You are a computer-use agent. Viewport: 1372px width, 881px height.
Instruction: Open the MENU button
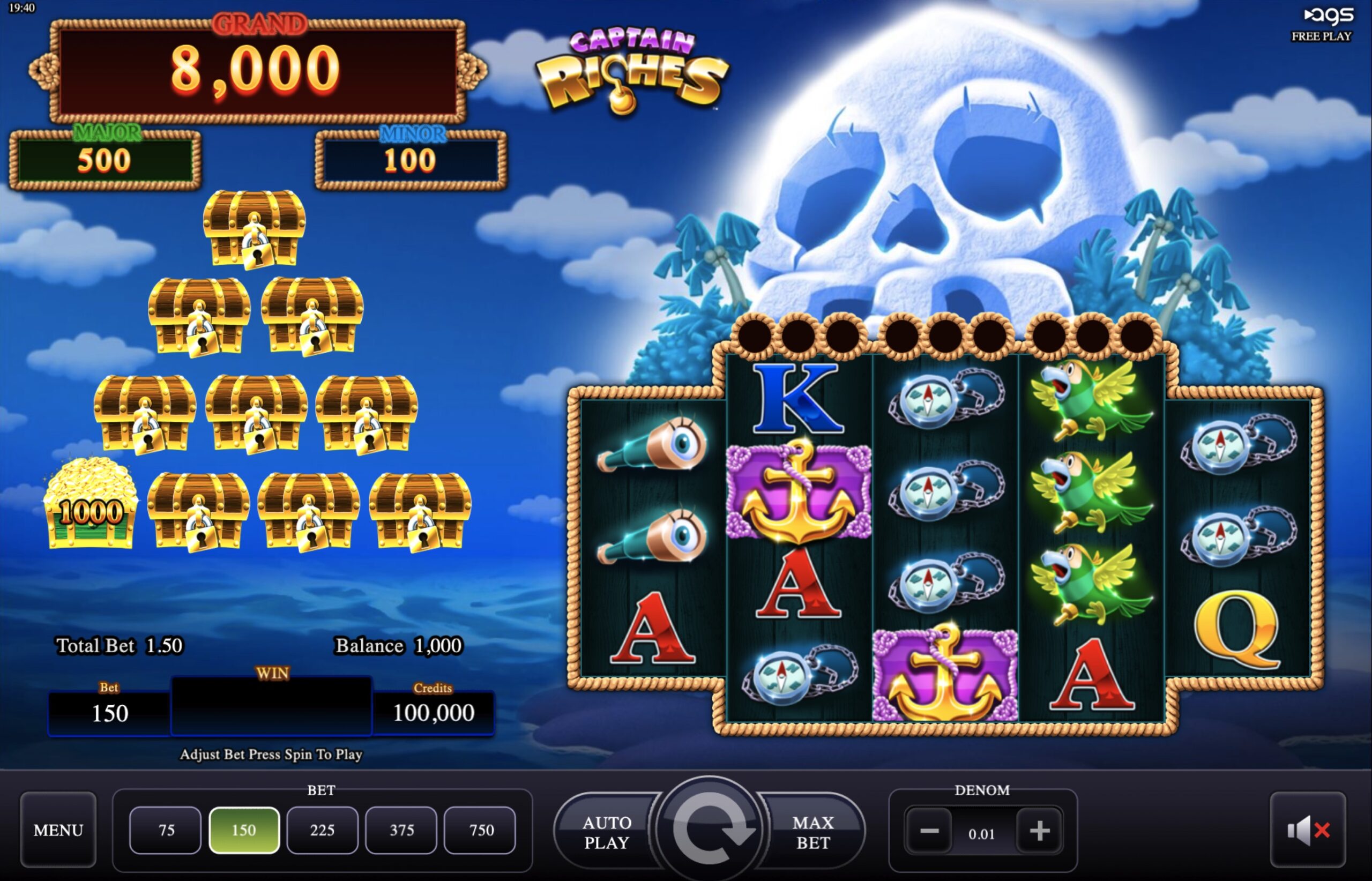tap(58, 830)
